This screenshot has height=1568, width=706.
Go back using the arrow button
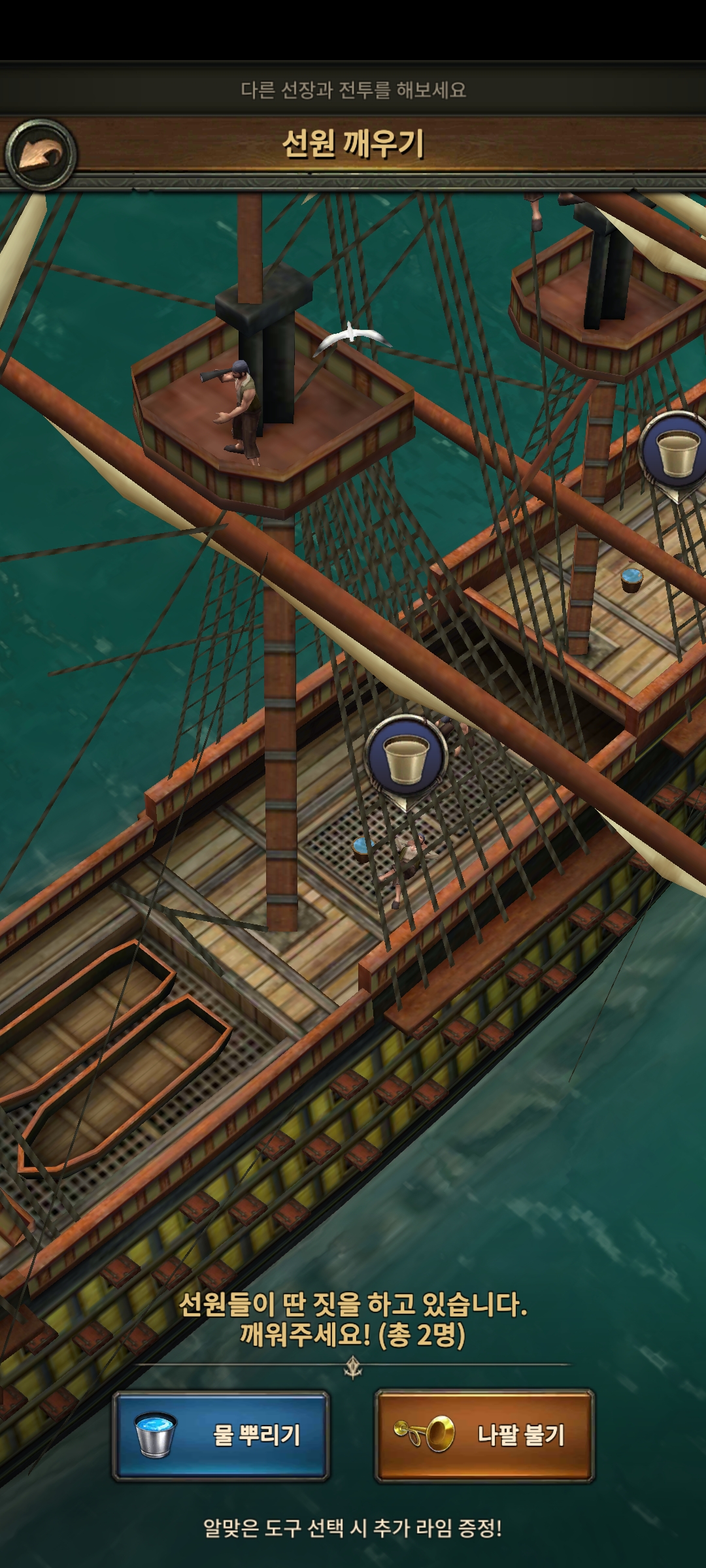coord(40,155)
